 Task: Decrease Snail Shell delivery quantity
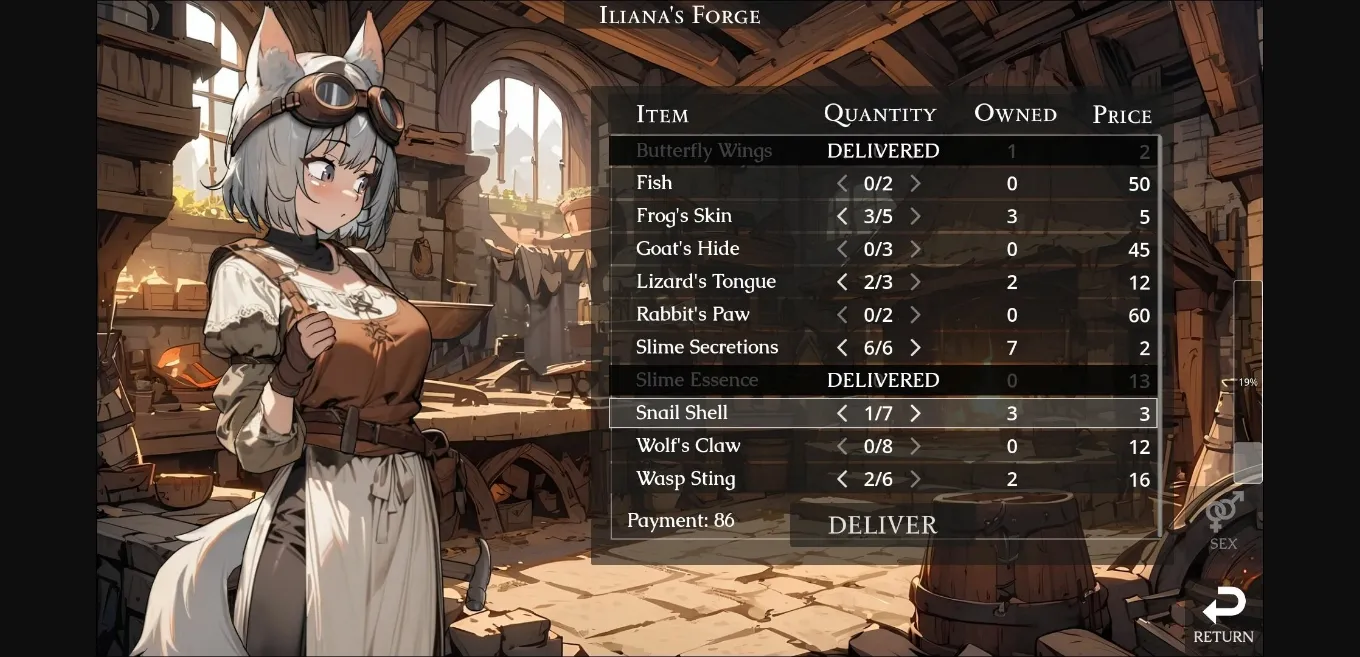click(842, 414)
